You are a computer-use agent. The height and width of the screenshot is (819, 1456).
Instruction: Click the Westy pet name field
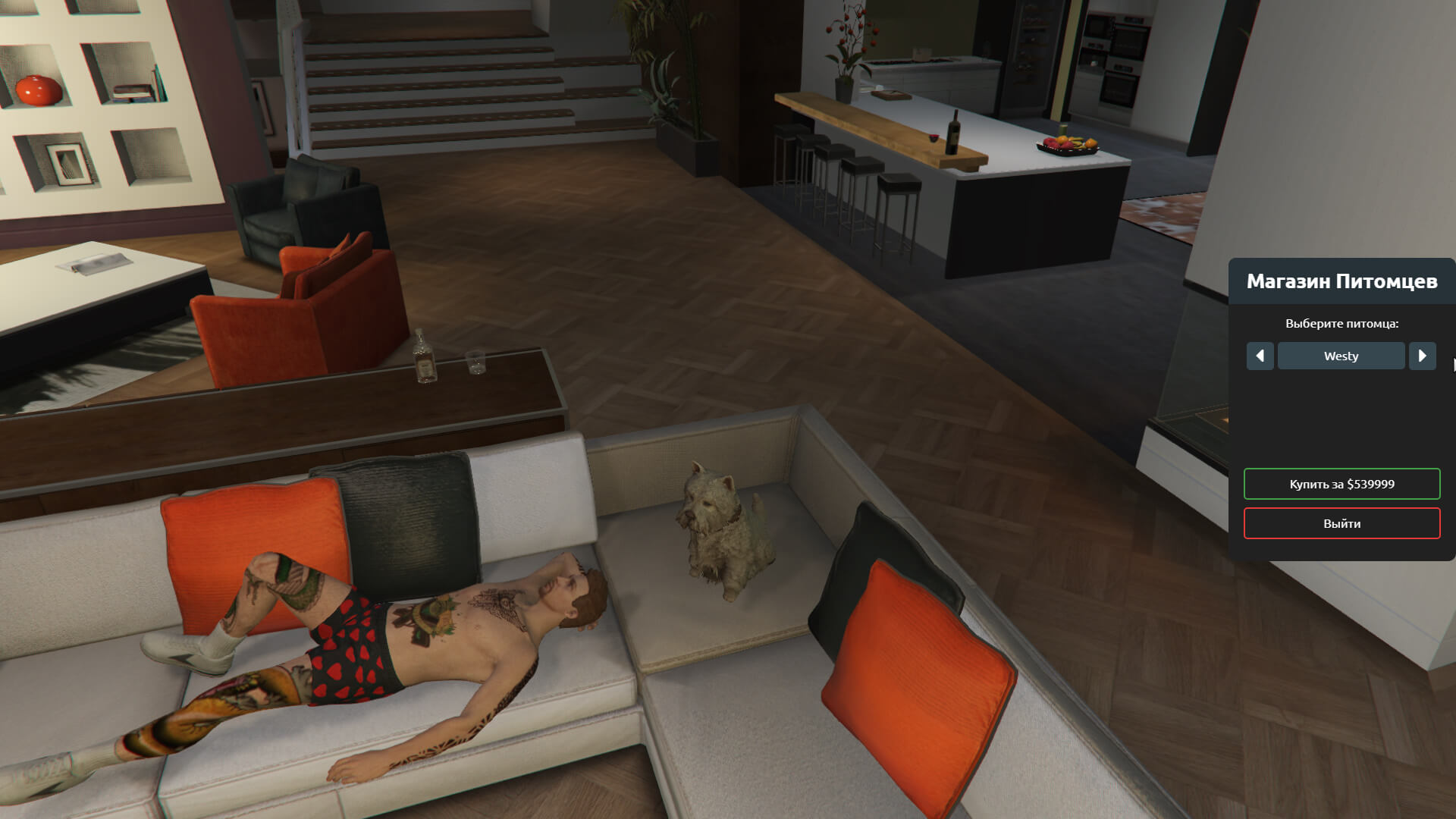tap(1341, 356)
